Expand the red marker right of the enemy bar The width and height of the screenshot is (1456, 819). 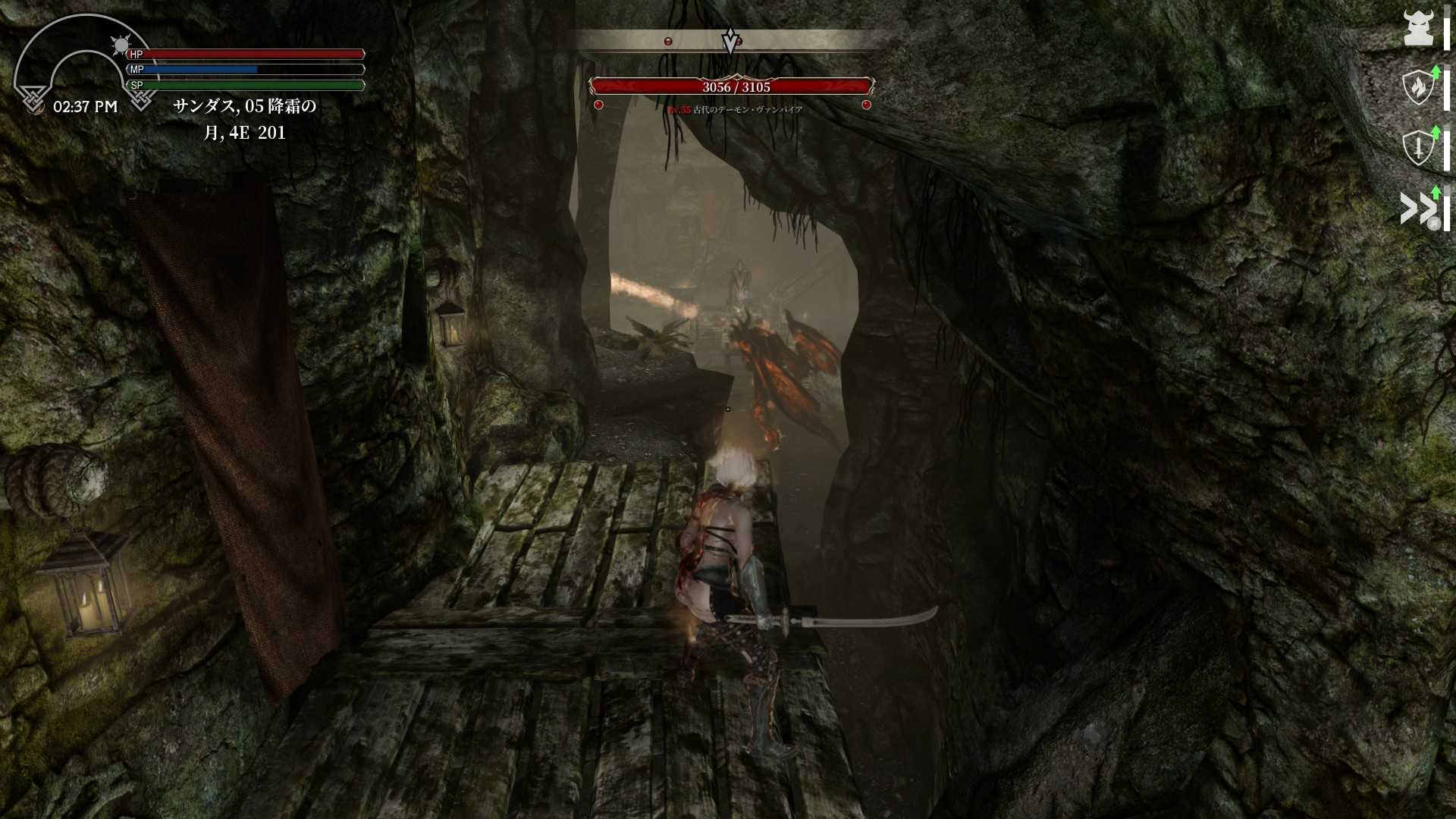(867, 105)
